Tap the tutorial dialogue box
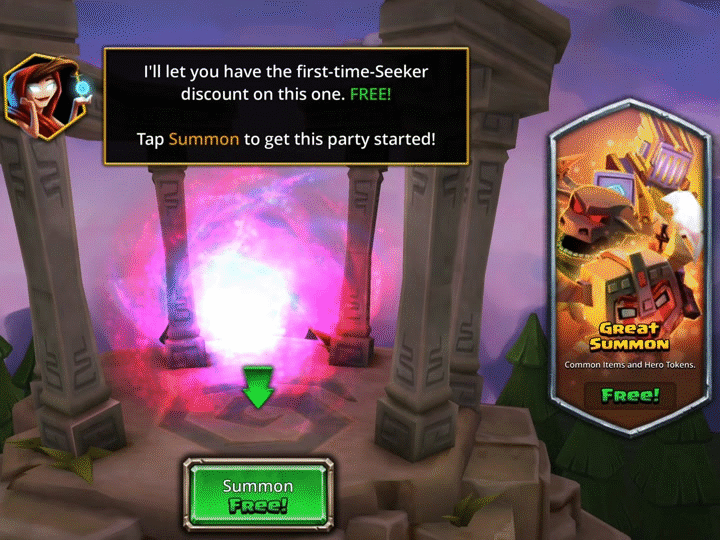The image size is (720, 540). pos(286,106)
